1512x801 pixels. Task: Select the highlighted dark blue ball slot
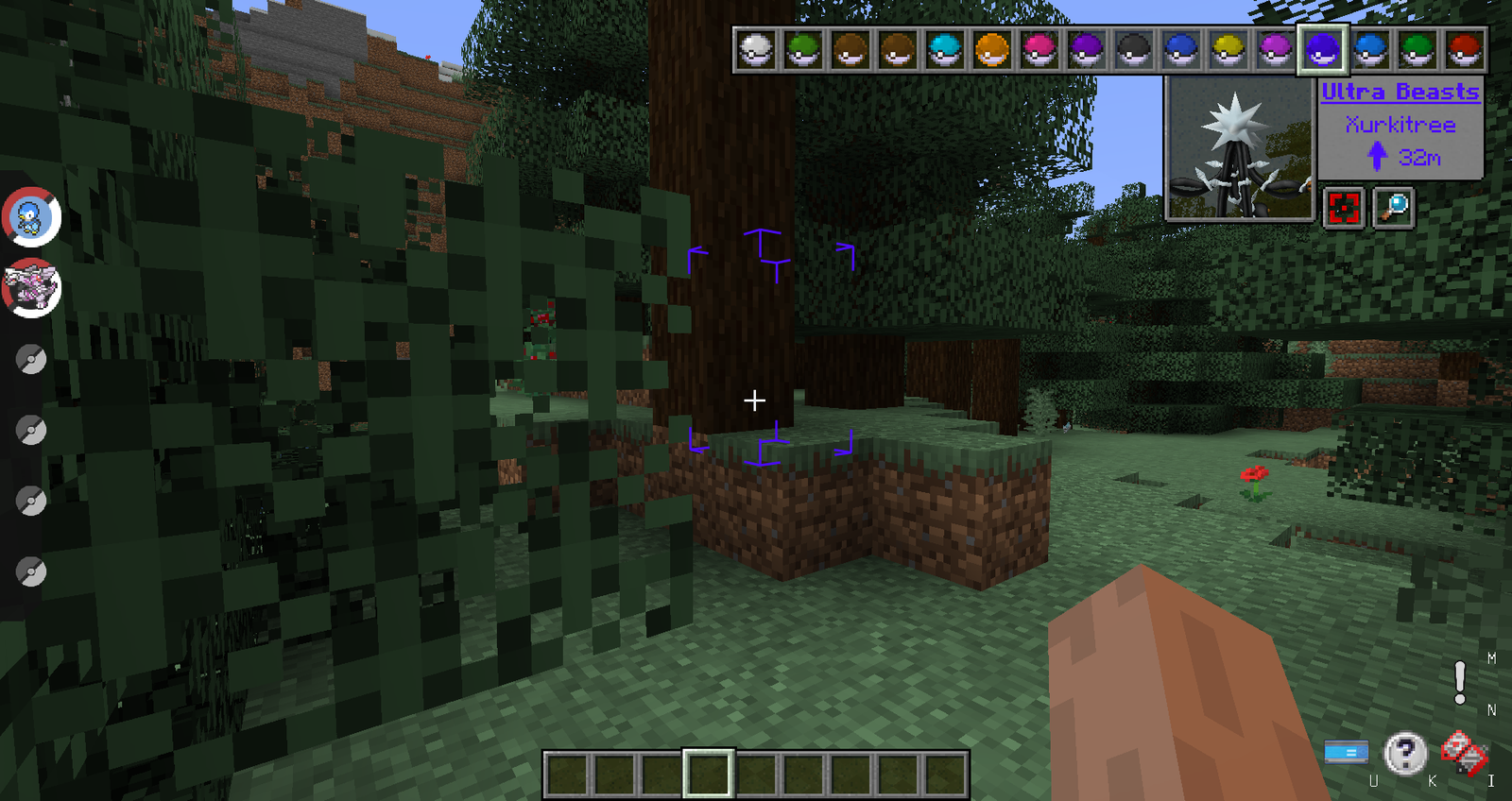pos(1323,52)
